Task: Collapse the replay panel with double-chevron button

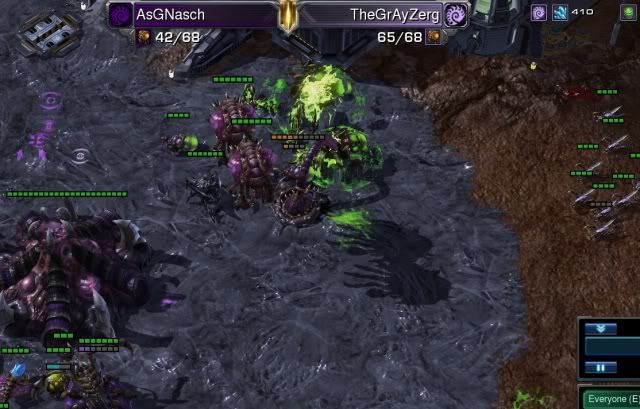Action: (x=600, y=328)
